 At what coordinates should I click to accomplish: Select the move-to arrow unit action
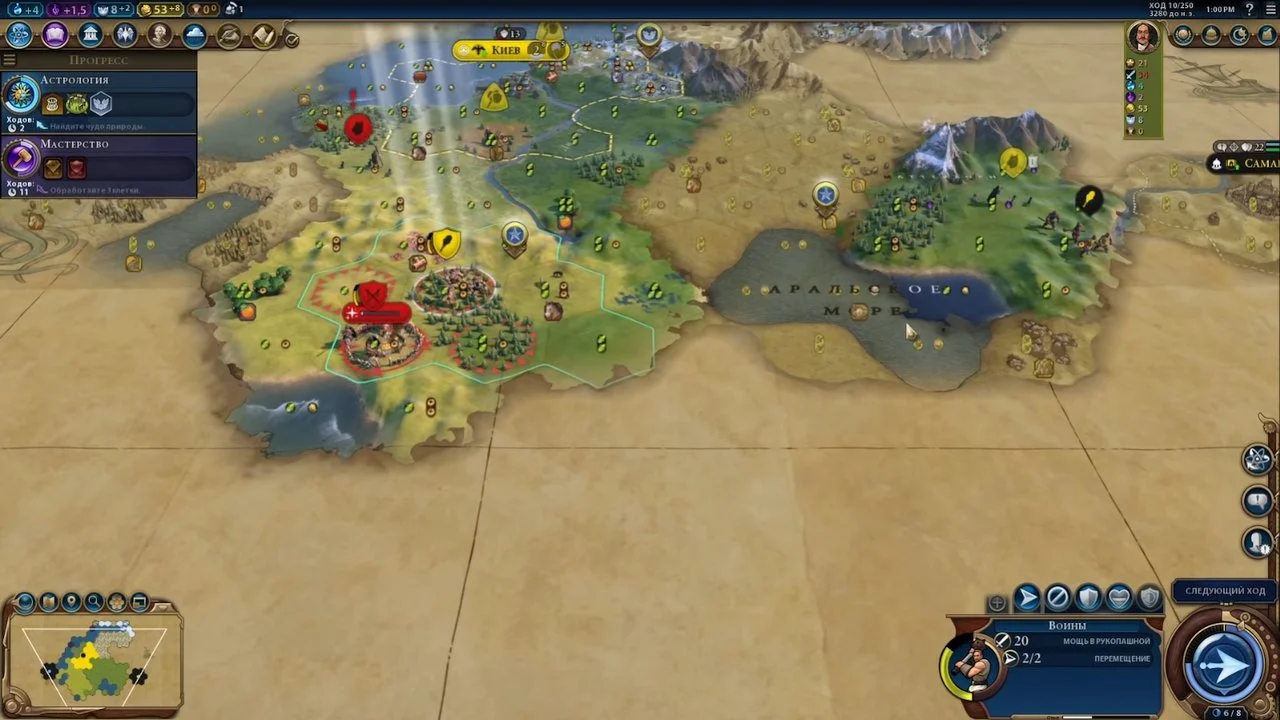pos(1027,599)
